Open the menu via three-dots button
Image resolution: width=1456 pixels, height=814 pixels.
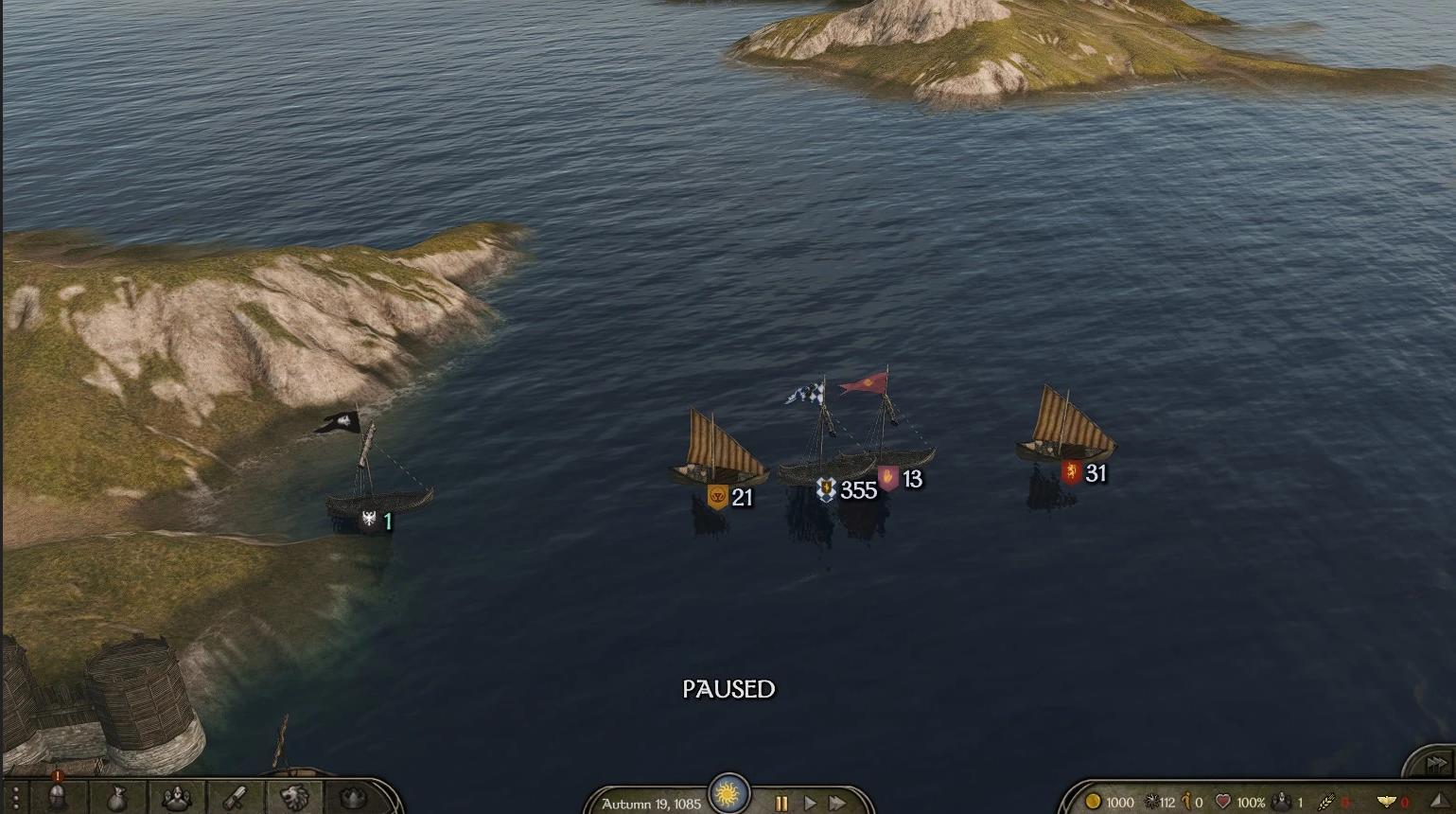15,798
